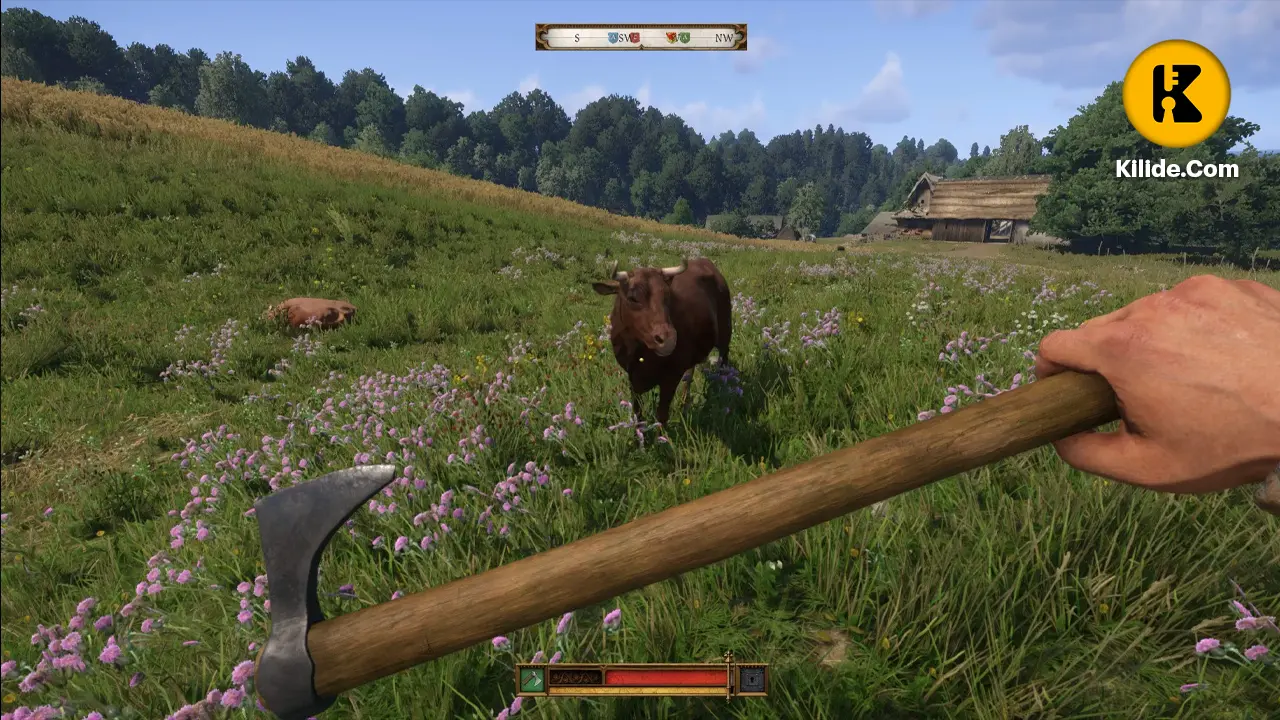This screenshot has height=720, width=1280.
Task: Click the padlock icon beside the health bar
Action: click(x=752, y=680)
